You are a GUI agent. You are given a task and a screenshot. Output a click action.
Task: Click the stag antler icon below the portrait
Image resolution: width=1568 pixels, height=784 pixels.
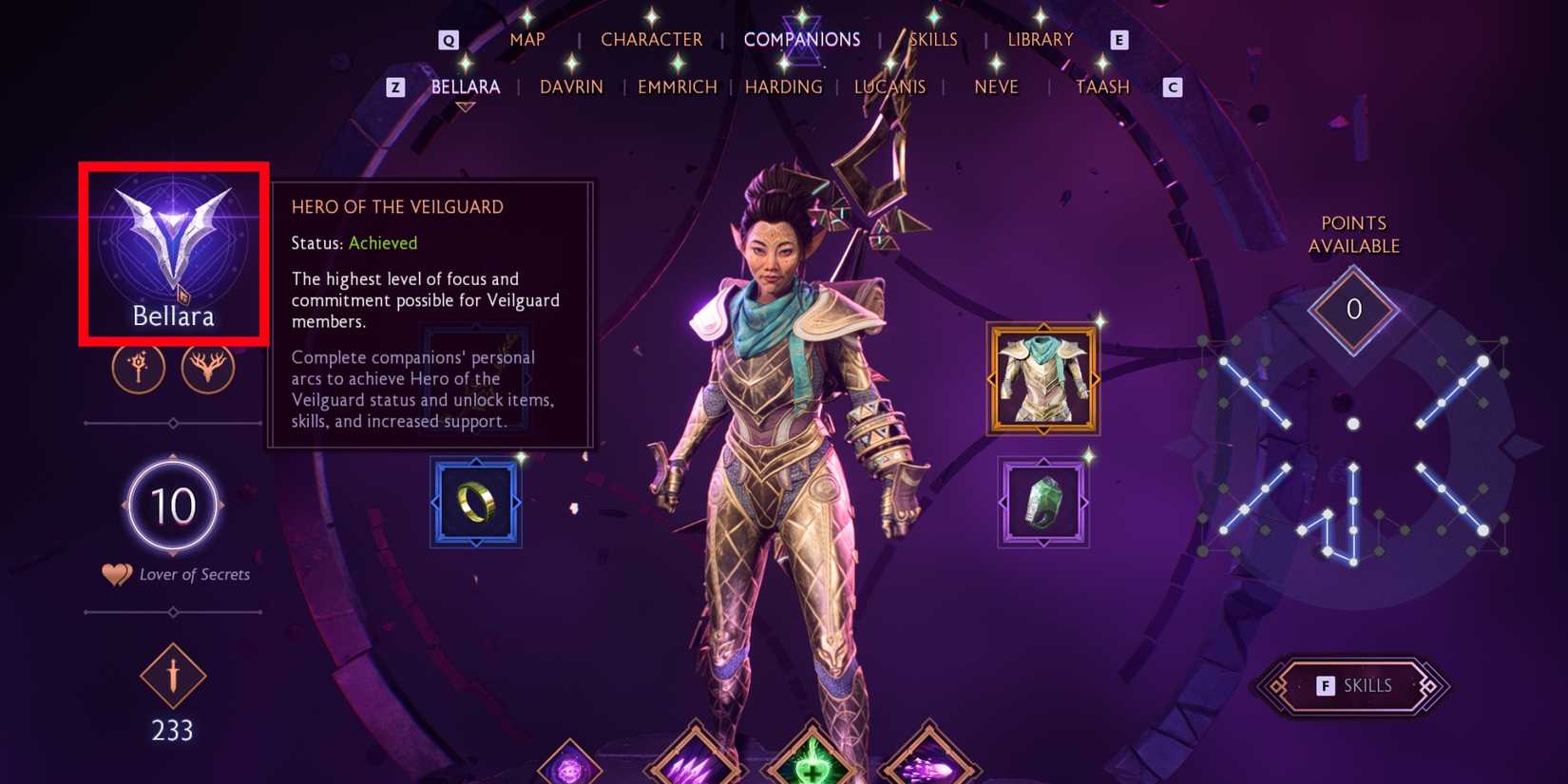[x=207, y=368]
